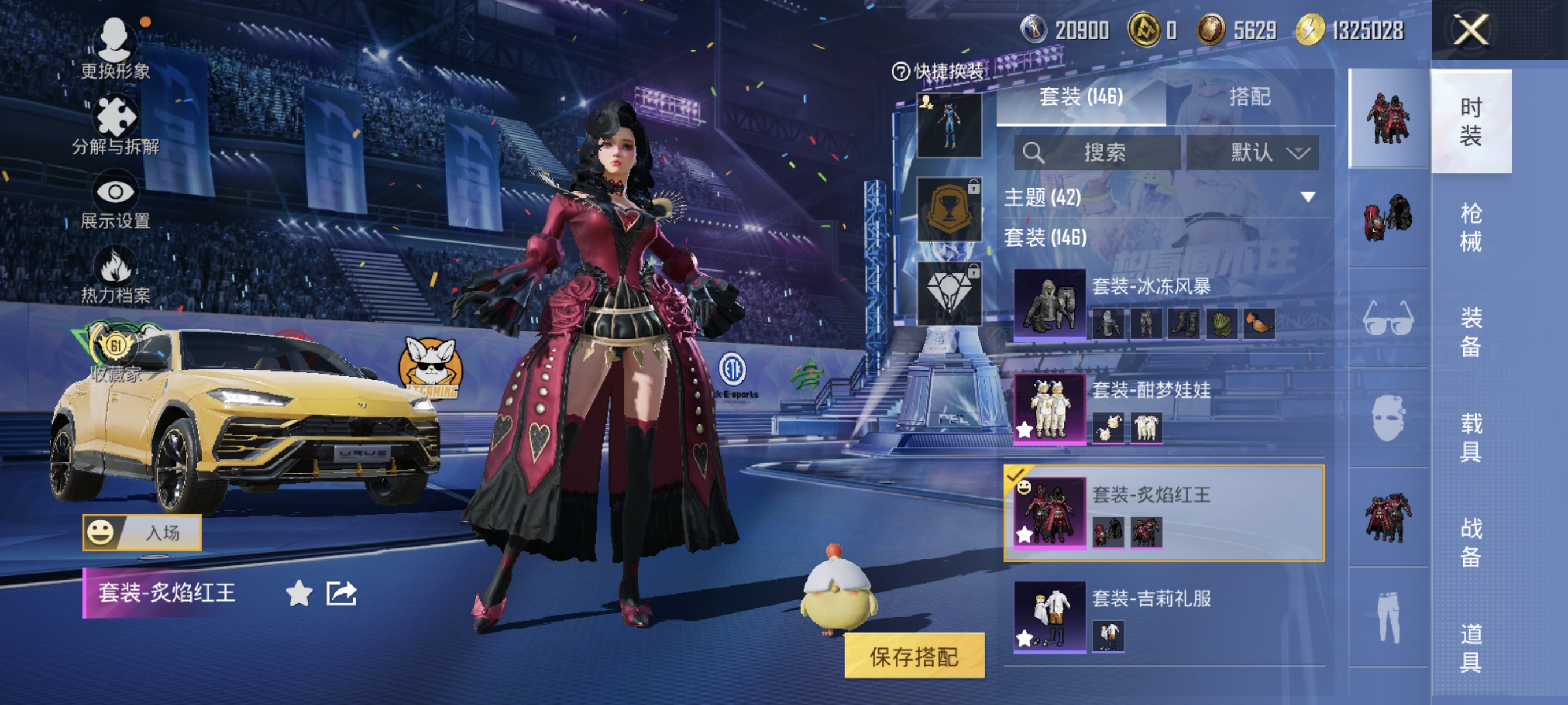The width and height of the screenshot is (1568, 705).
Task: Switch to the 搭配 tab
Action: pos(1249,97)
